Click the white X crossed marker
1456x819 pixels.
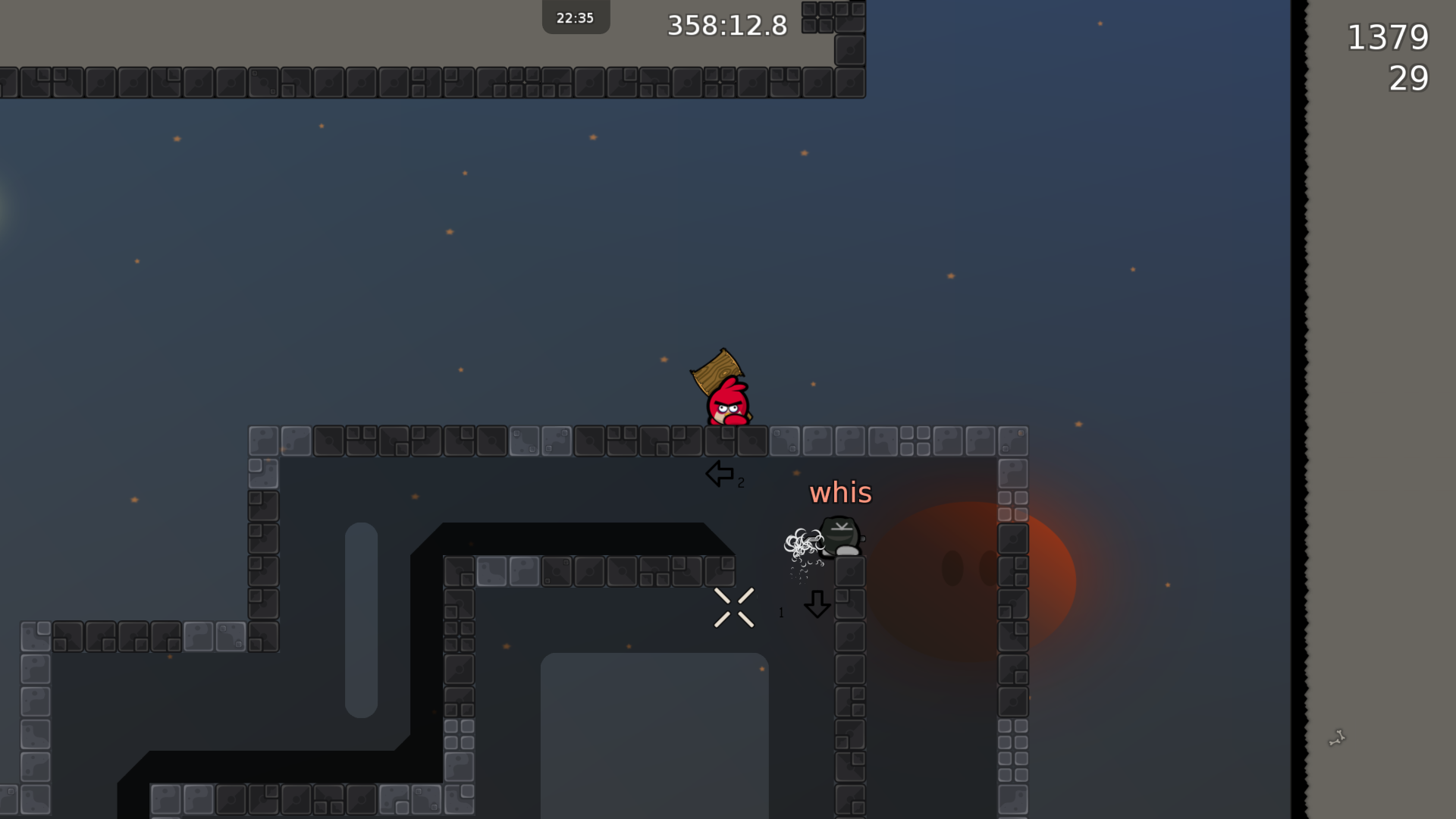pyautogui.click(x=734, y=606)
